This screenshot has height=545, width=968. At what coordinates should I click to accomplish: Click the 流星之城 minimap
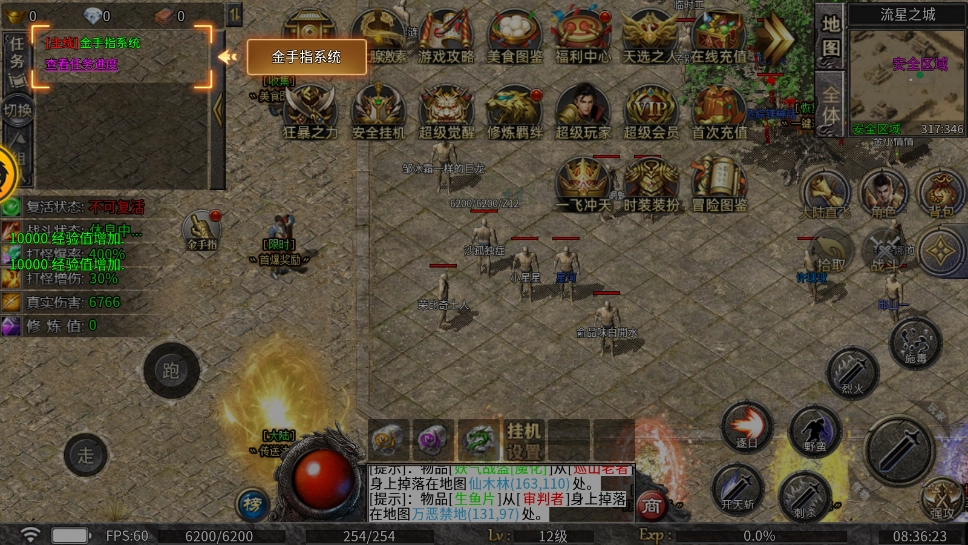[x=907, y=81]
